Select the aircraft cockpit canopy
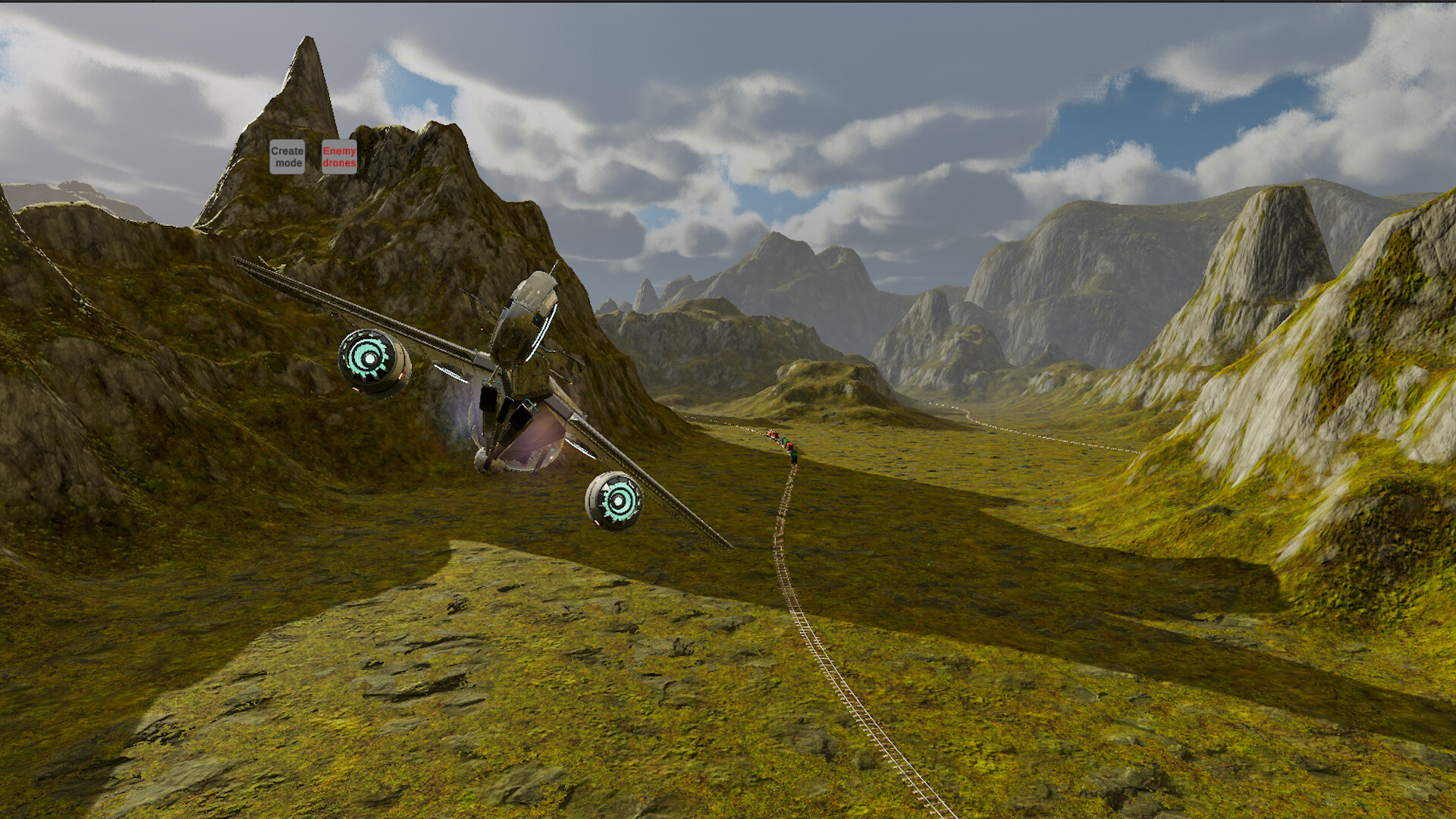Screen dimensions: 1456x819 coord(531,300)
